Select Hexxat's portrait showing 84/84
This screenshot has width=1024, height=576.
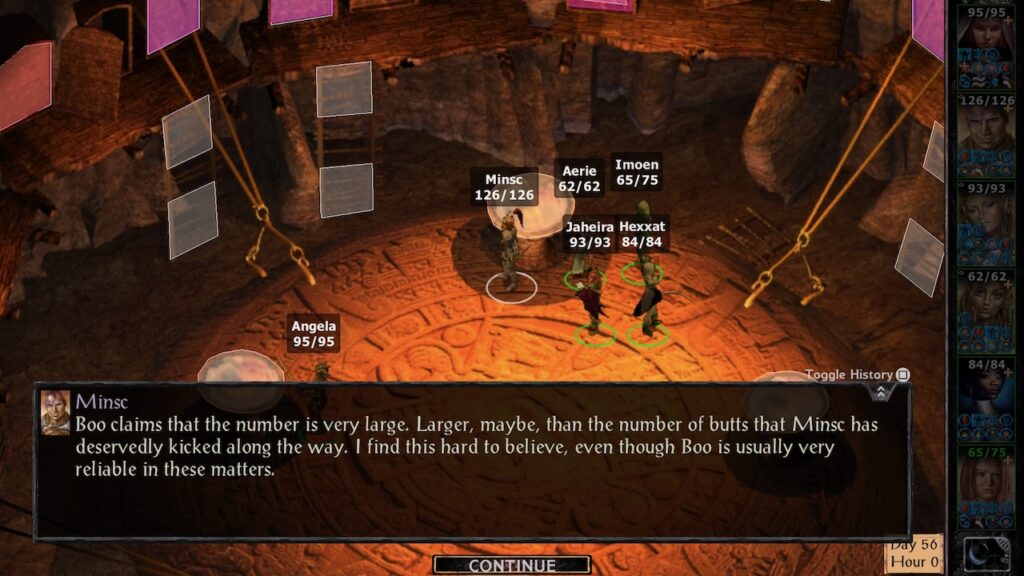pos(984,398)
